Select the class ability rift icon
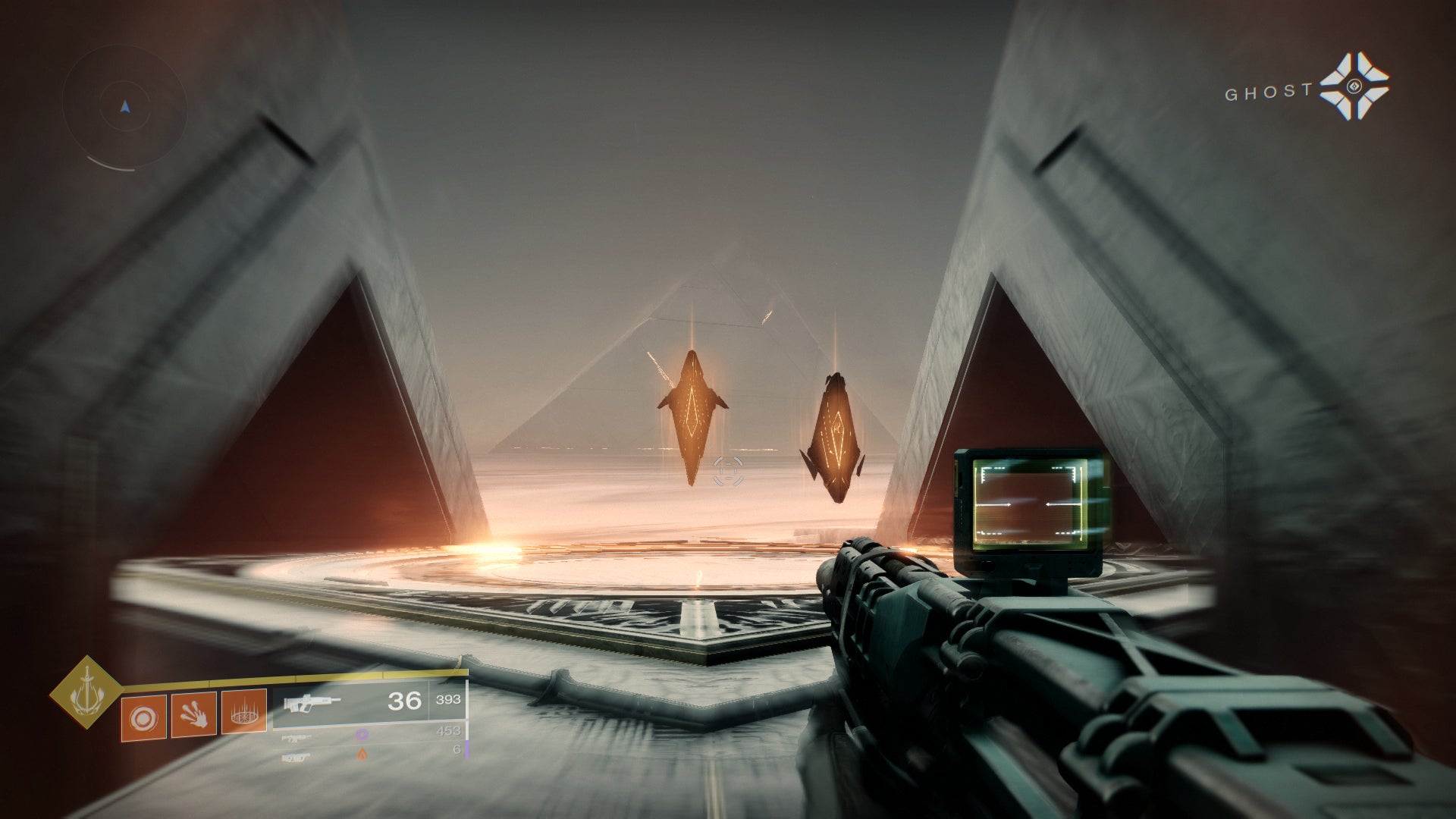This screenshot has height=819, width=1456. point(243,713)
